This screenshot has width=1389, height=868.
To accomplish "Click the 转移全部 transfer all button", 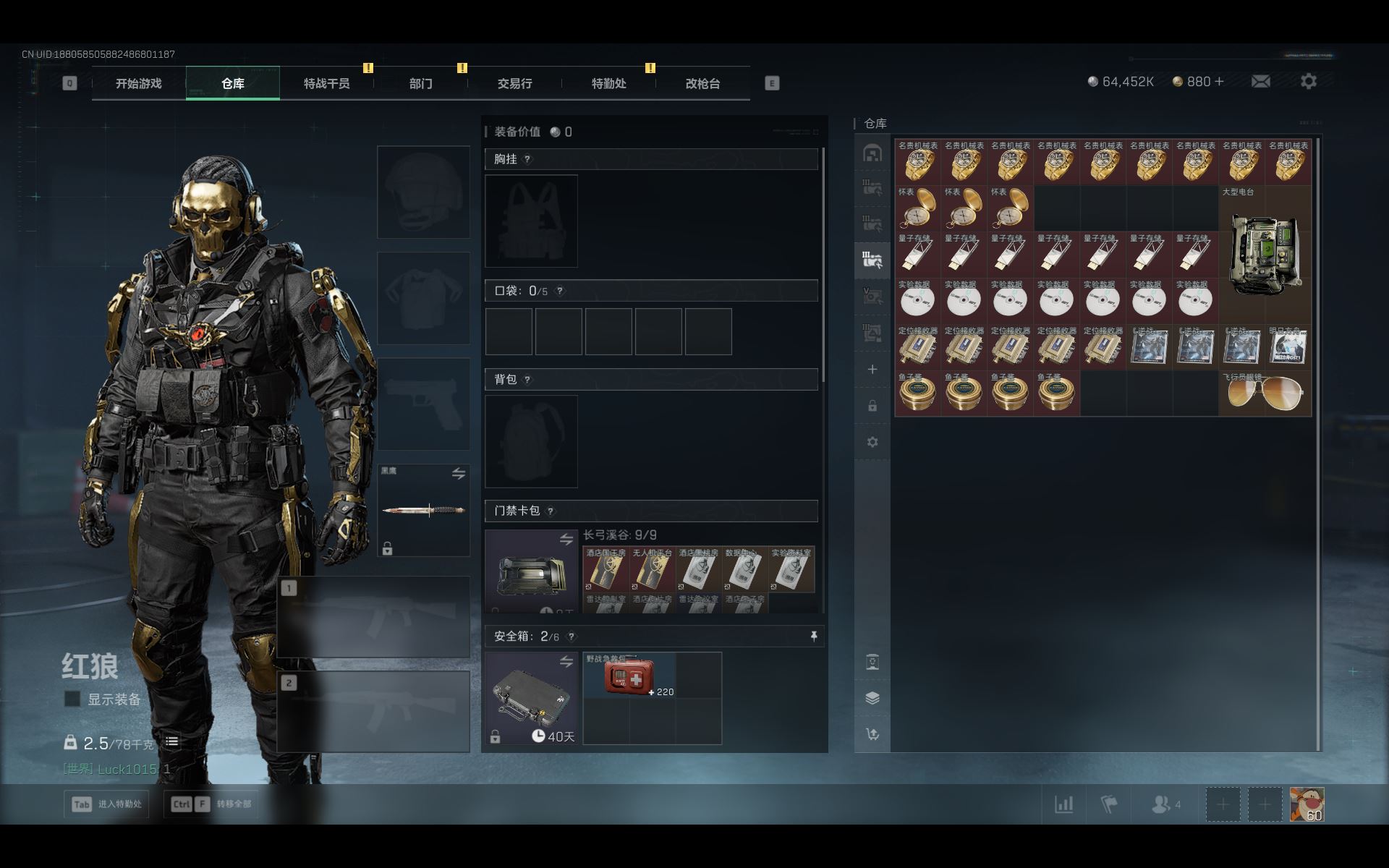I will (211, 804).
